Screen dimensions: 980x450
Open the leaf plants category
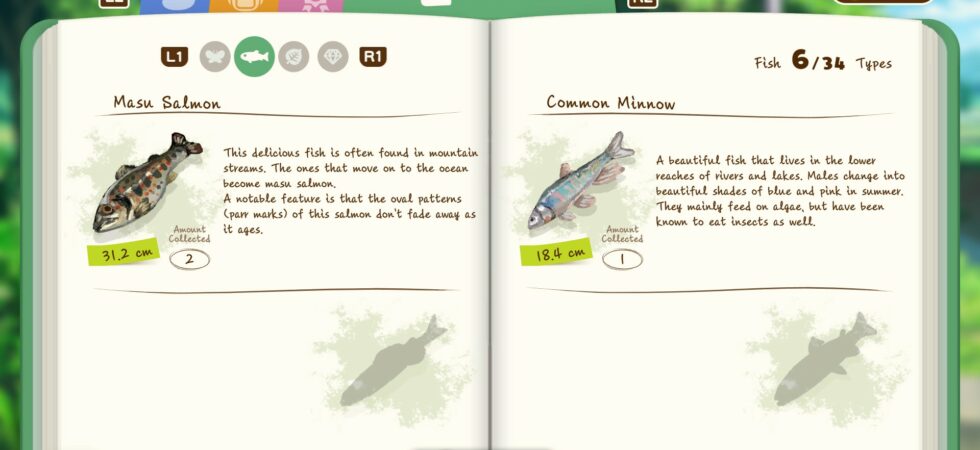pyautogui.click(x=294, y=57)
